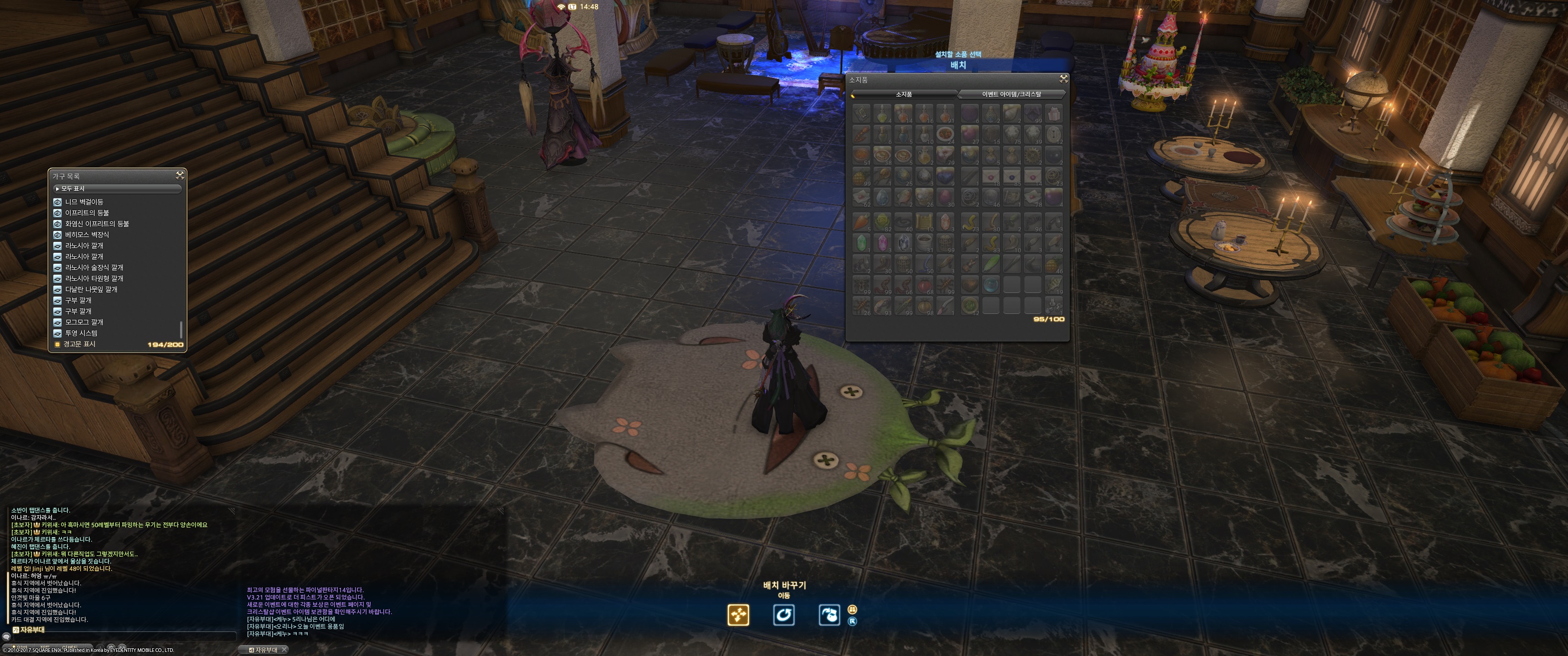Expand the 모두 표시 filter dropdown
The height and width of the screenshot is (656, 1568).
(117, 189)
